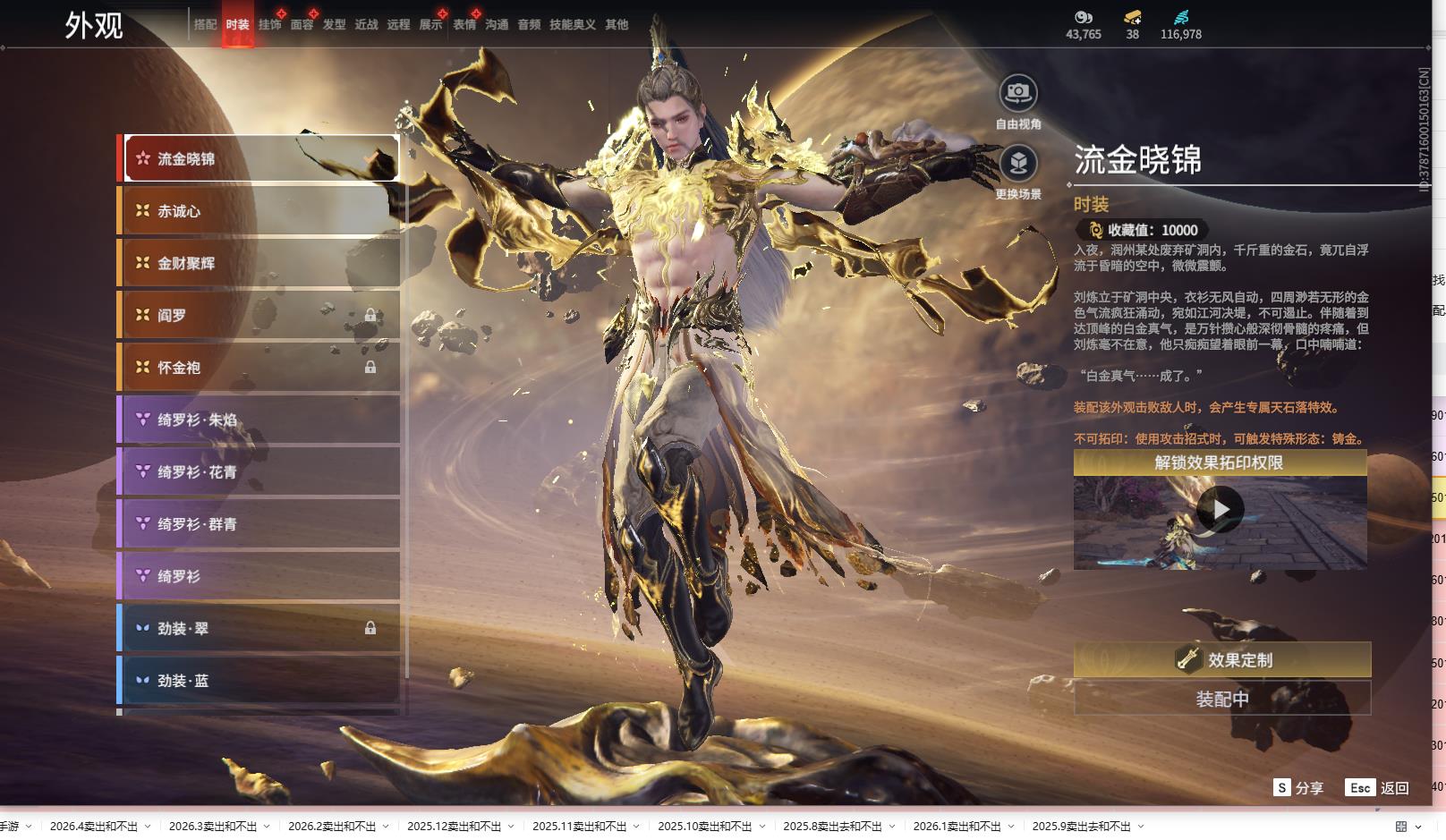Select the 面容 face tab

[302, 25]
